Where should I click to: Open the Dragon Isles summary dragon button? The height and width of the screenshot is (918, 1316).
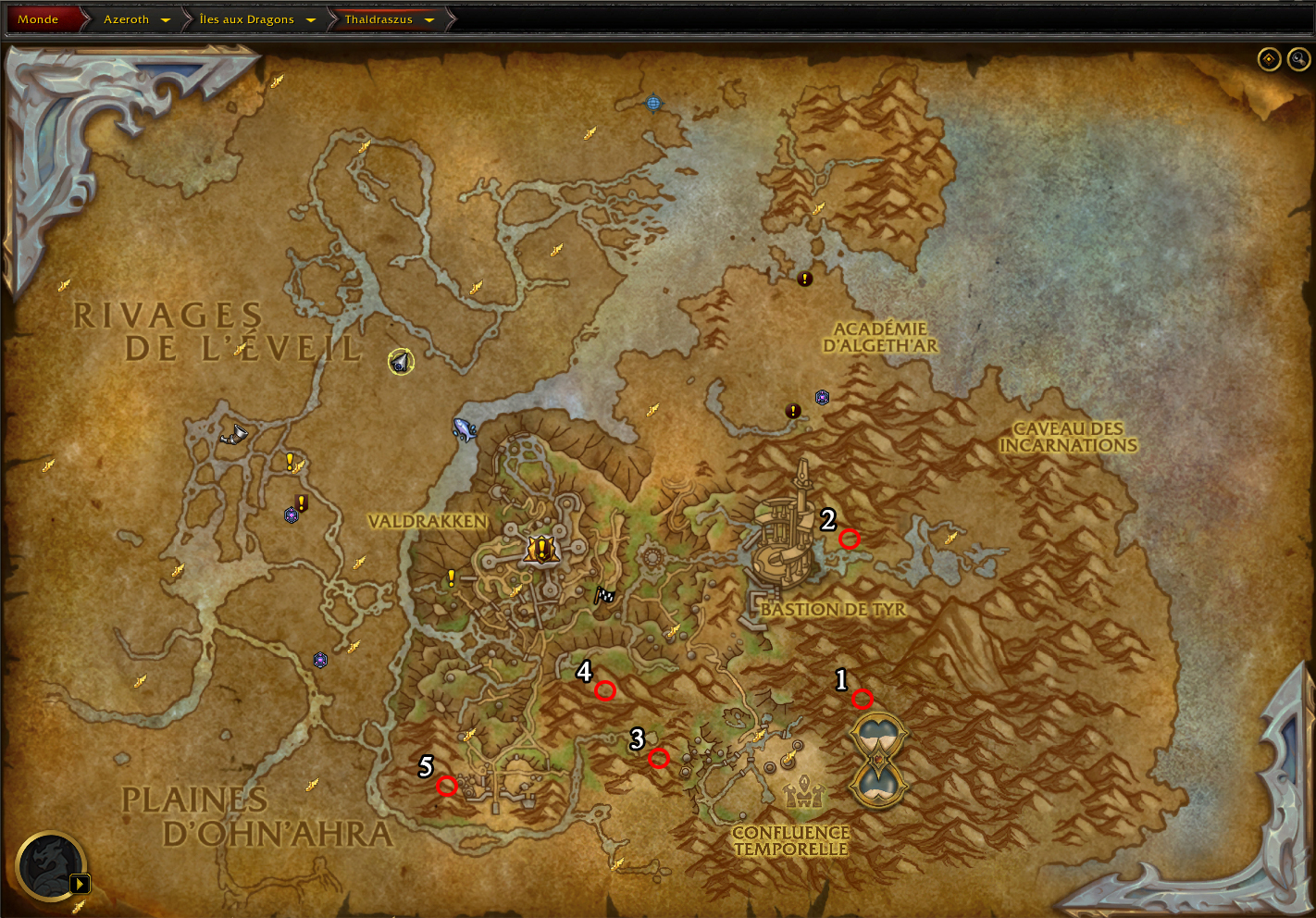pos(52,866)
